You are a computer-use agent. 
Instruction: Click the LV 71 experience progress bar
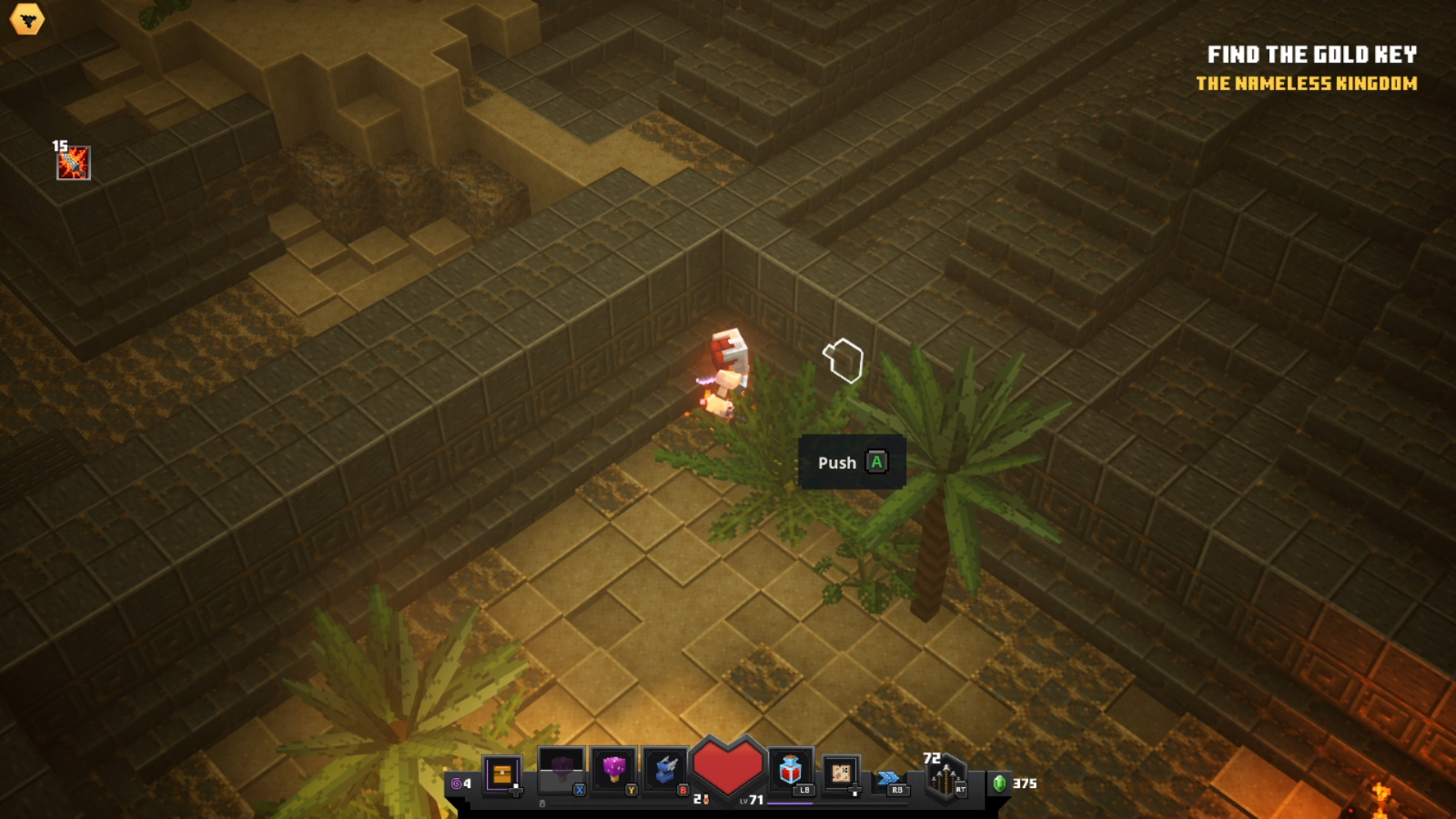(x=792, y=803)
